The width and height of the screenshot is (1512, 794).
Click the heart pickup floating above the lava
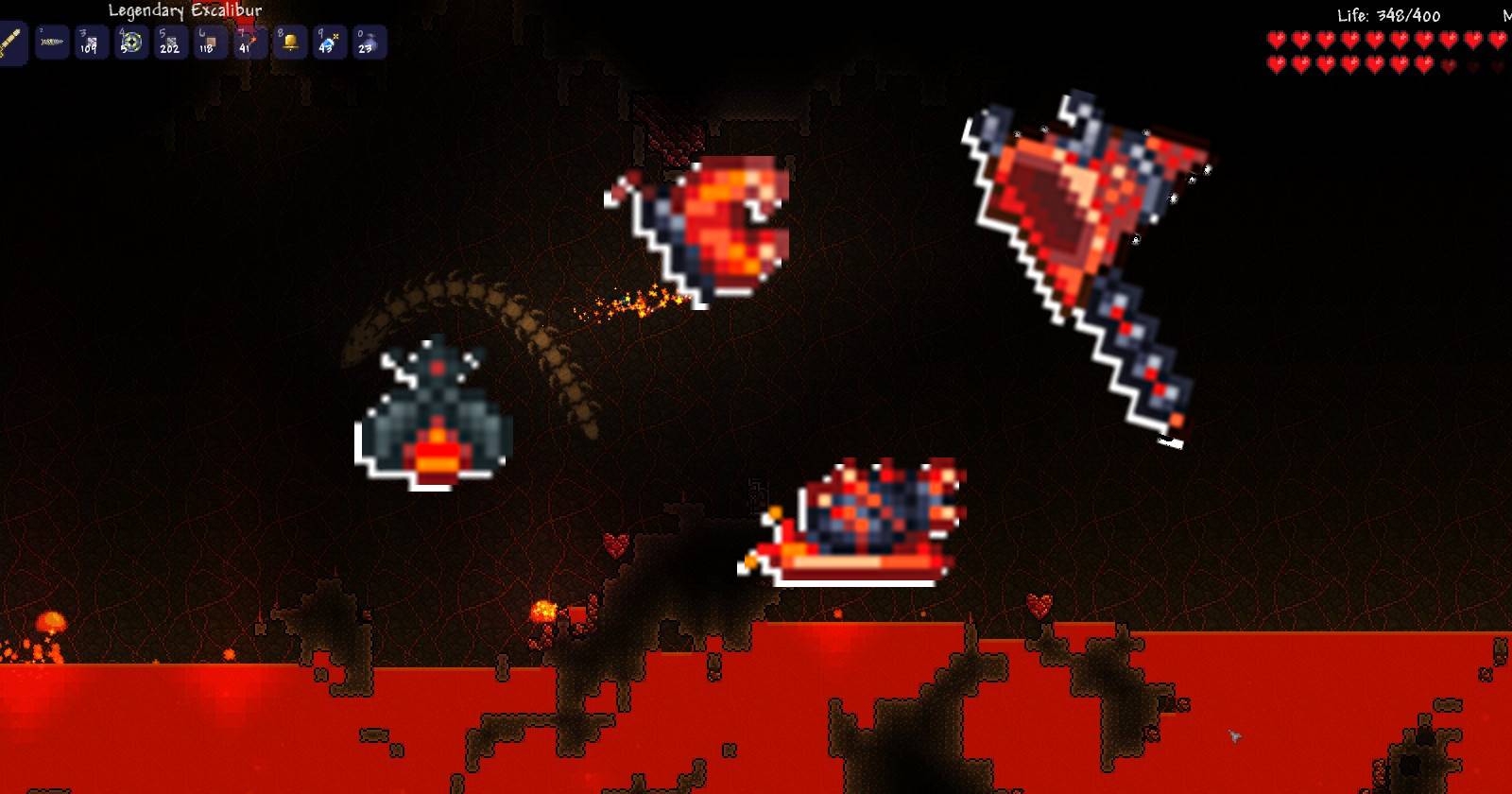click(x=1039, y=601)
